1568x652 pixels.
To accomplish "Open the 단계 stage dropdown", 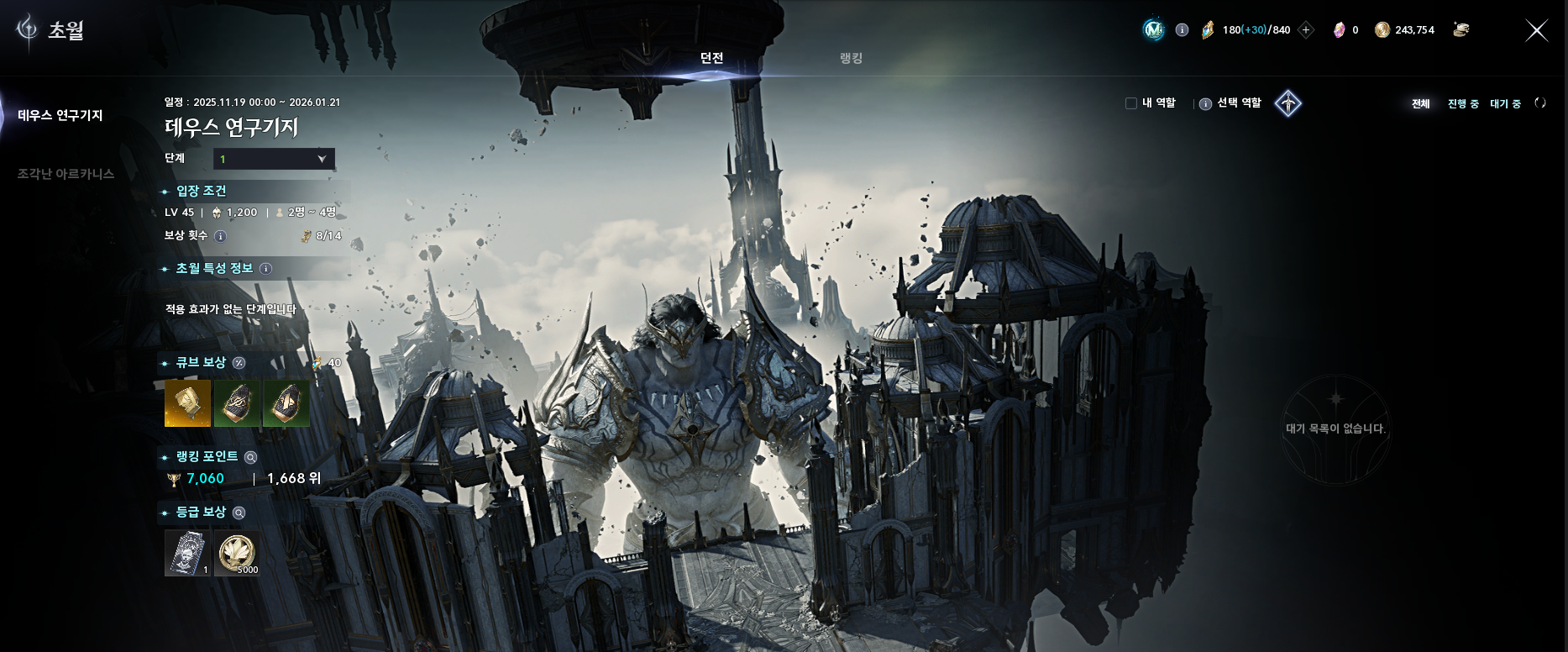I will (x=274, y=159).
